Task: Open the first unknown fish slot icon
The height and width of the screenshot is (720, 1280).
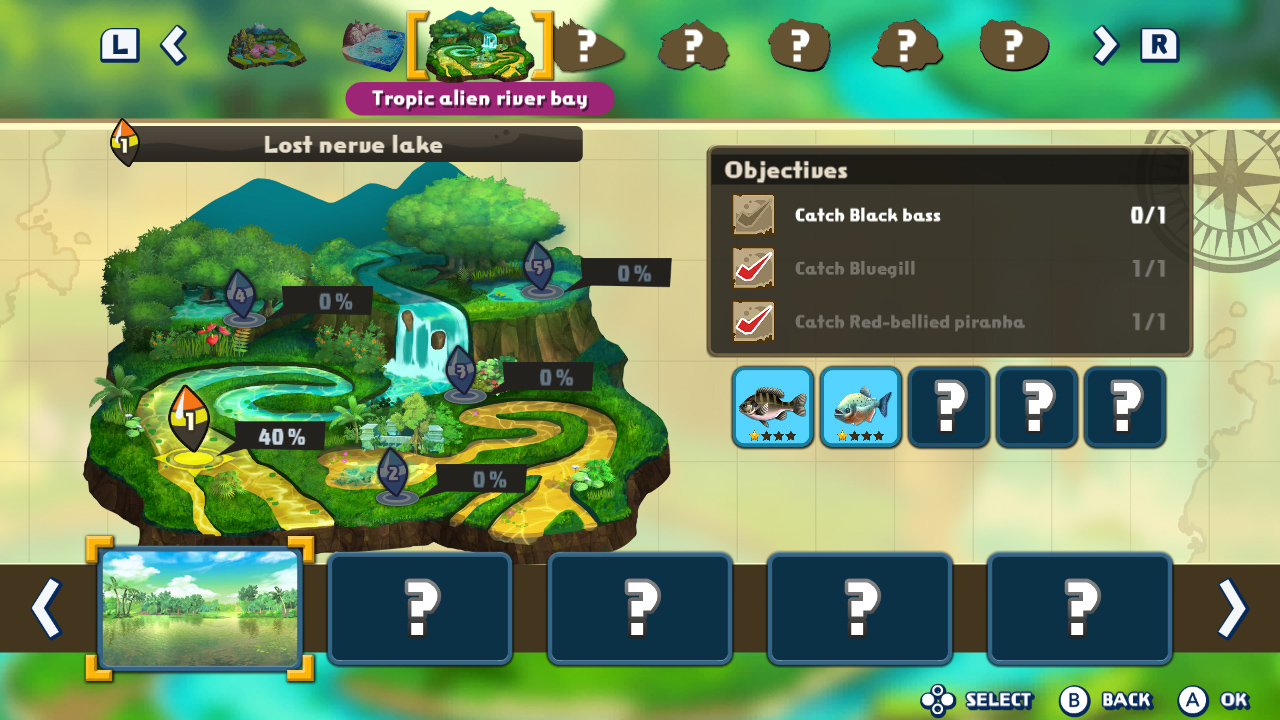Action: pyautogui.click(x=948, y=406)
